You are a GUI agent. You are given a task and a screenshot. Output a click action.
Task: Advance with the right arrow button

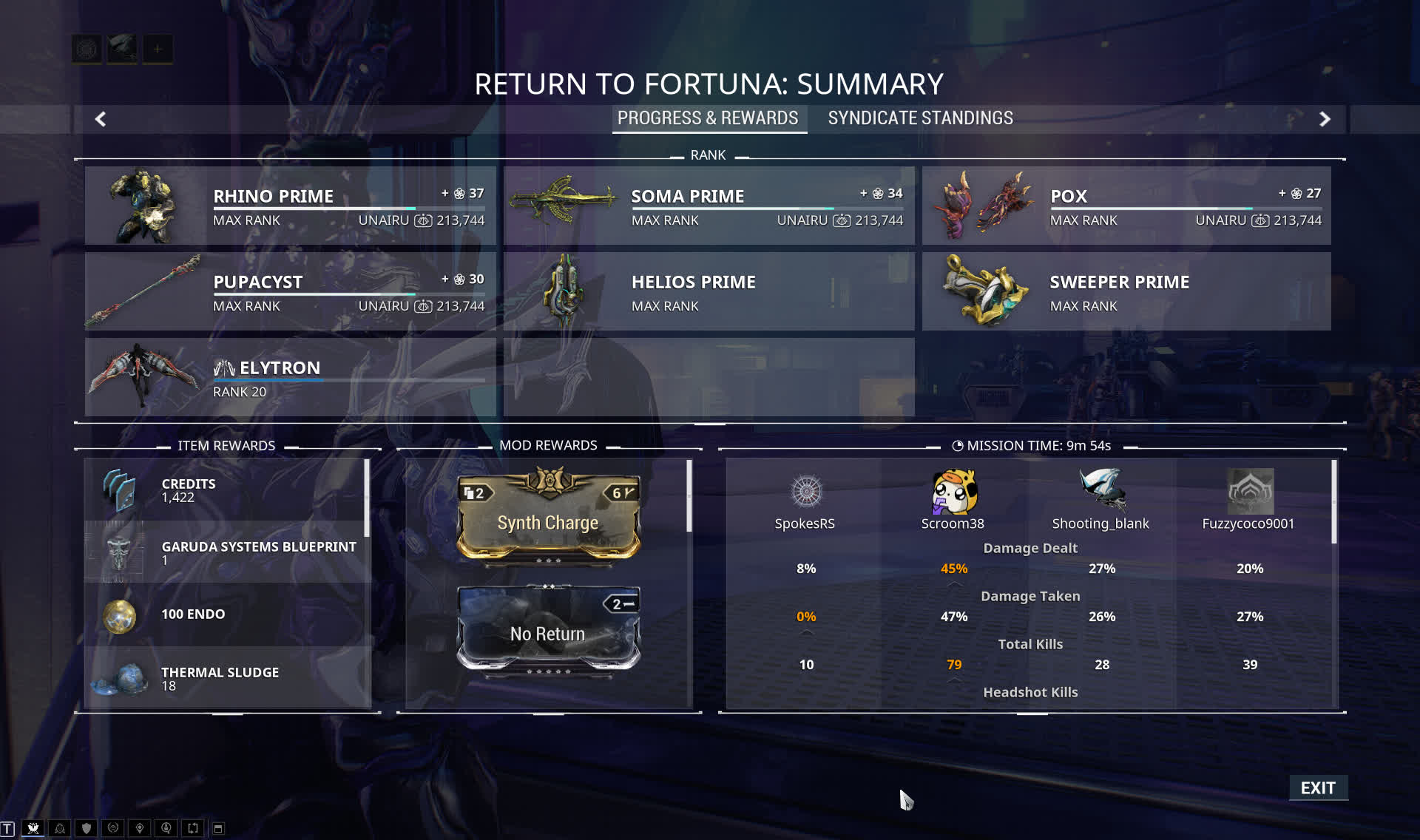(x=1325, y=119)
